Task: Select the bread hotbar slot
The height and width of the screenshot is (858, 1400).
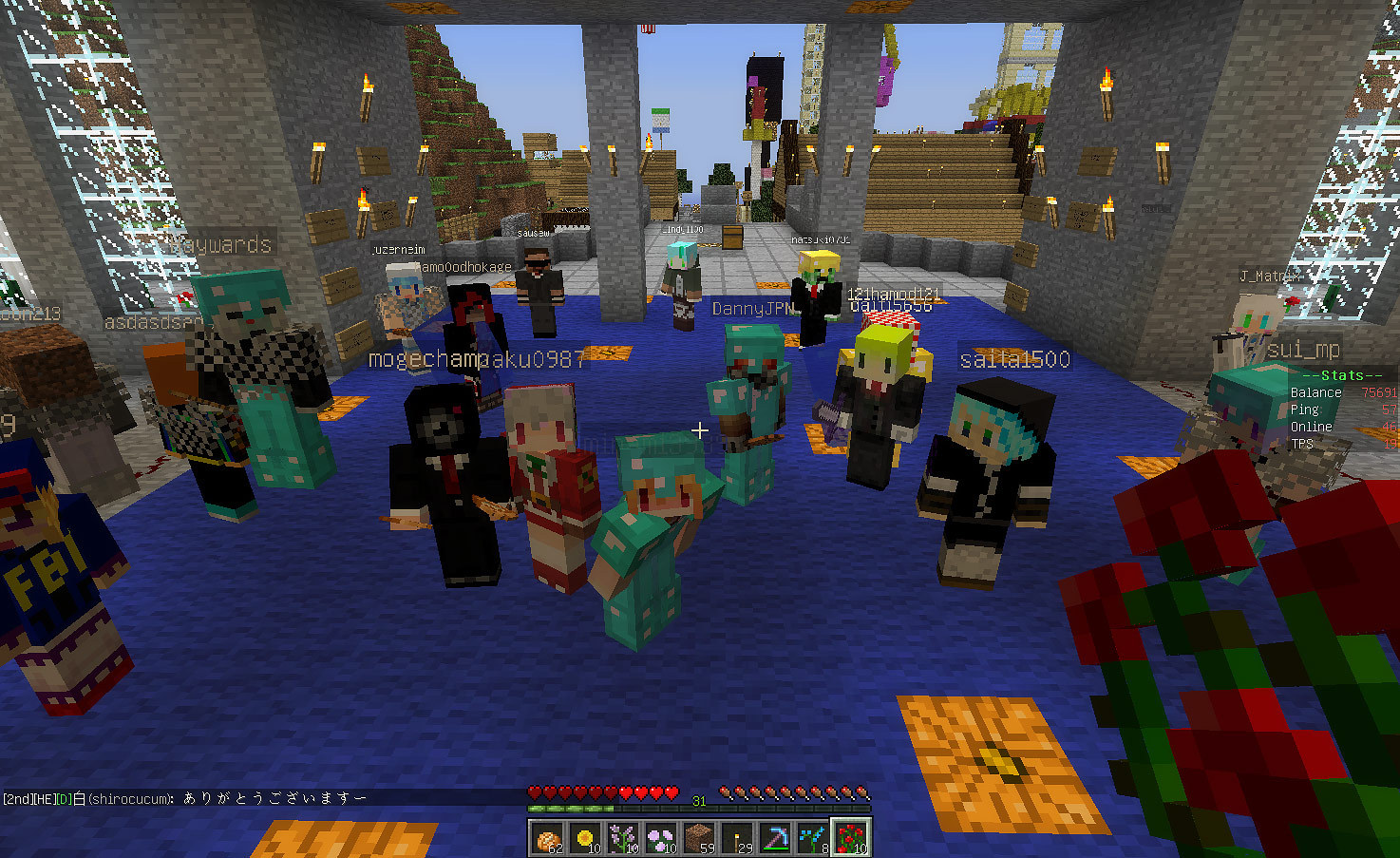Action: point(547,838)
